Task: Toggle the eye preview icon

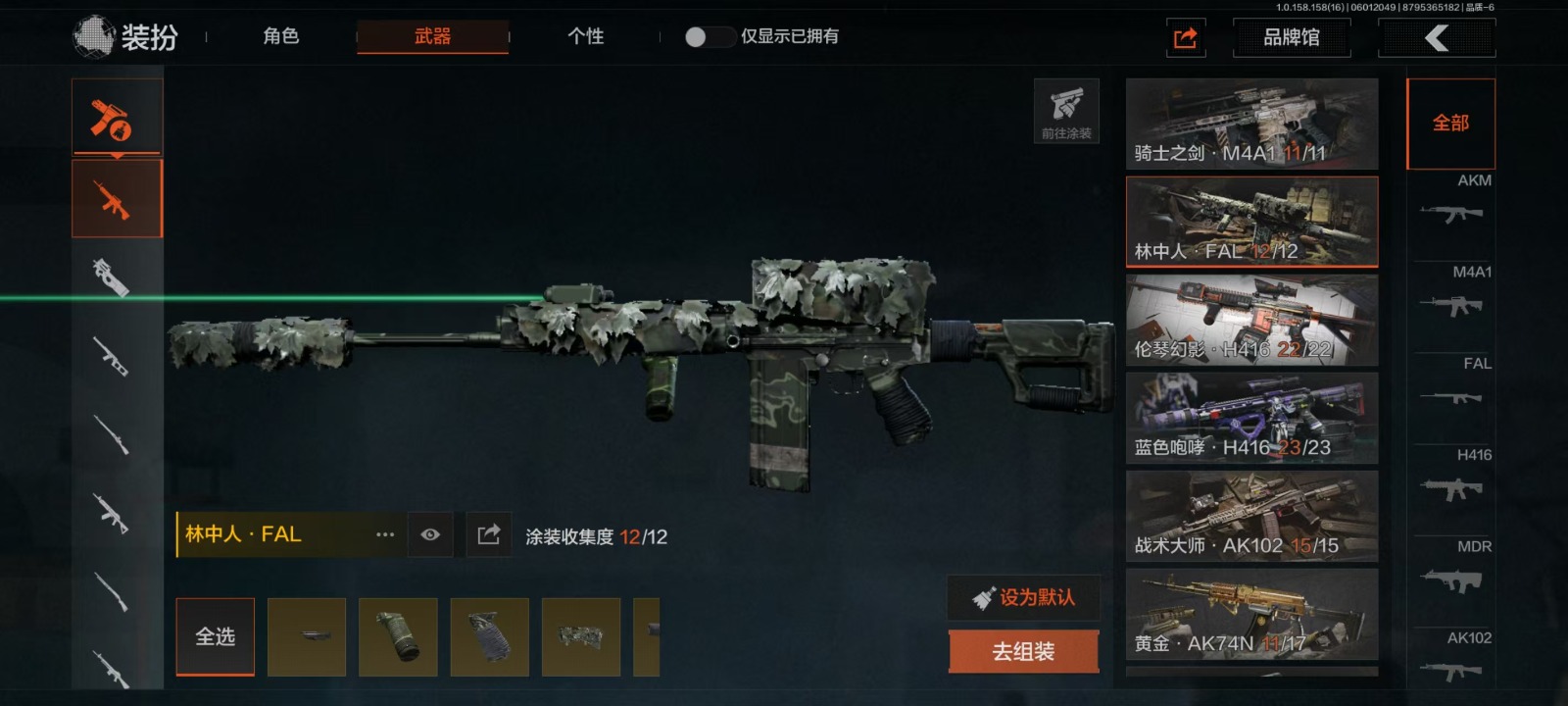Action: point(430,534)
